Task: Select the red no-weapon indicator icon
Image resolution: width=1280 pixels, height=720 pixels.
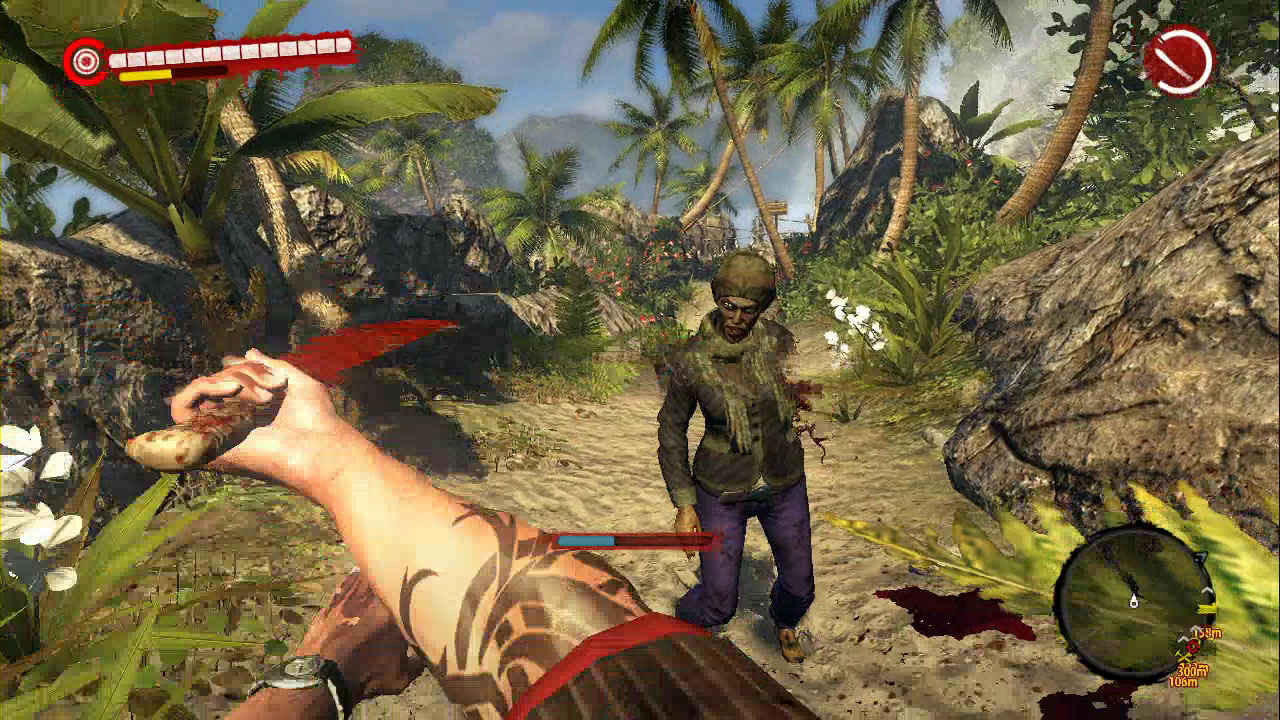Action: [x=1178, y=61]
